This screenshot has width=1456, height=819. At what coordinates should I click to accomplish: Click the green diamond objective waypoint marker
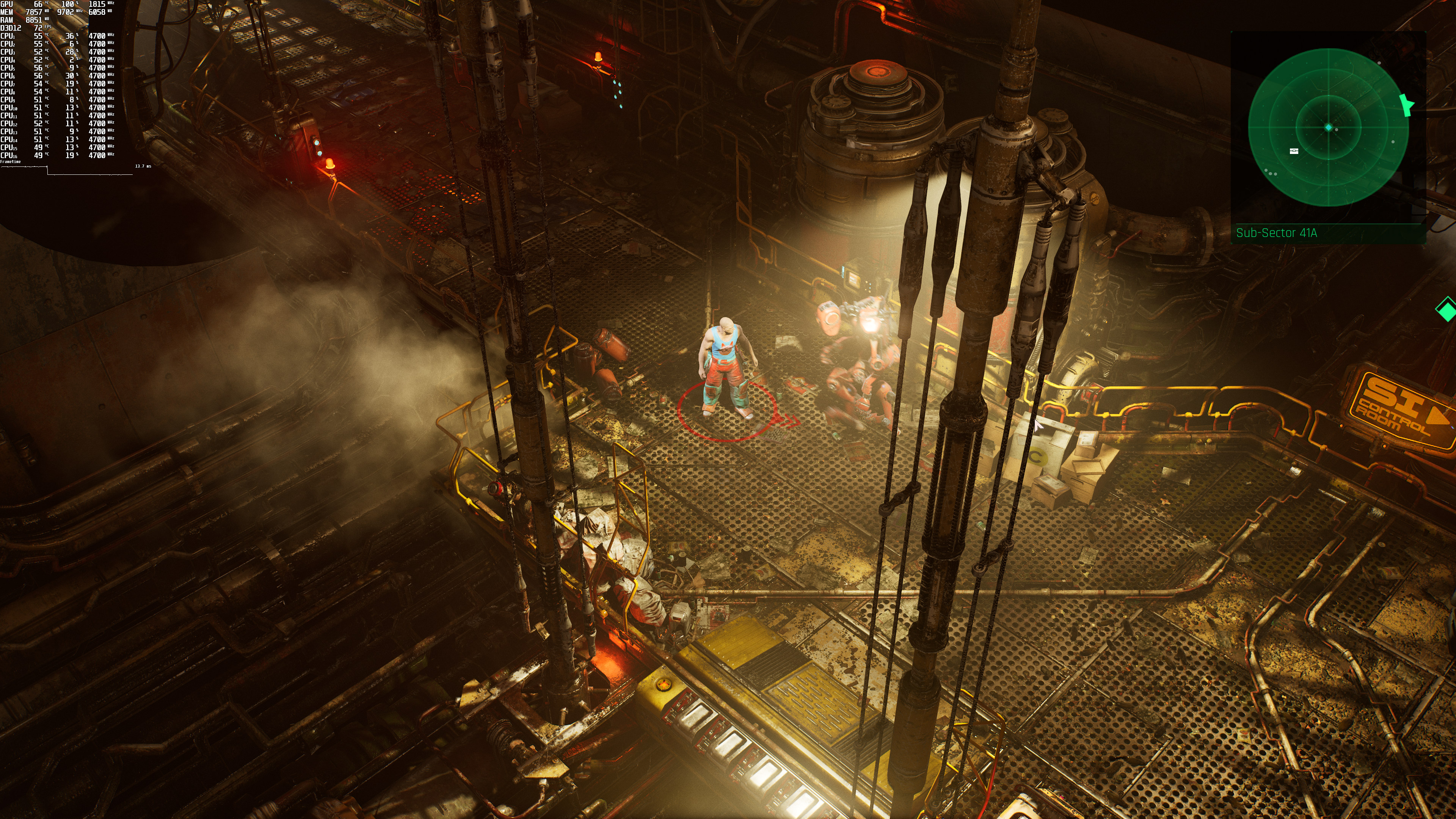click(x=1447, y=309)
